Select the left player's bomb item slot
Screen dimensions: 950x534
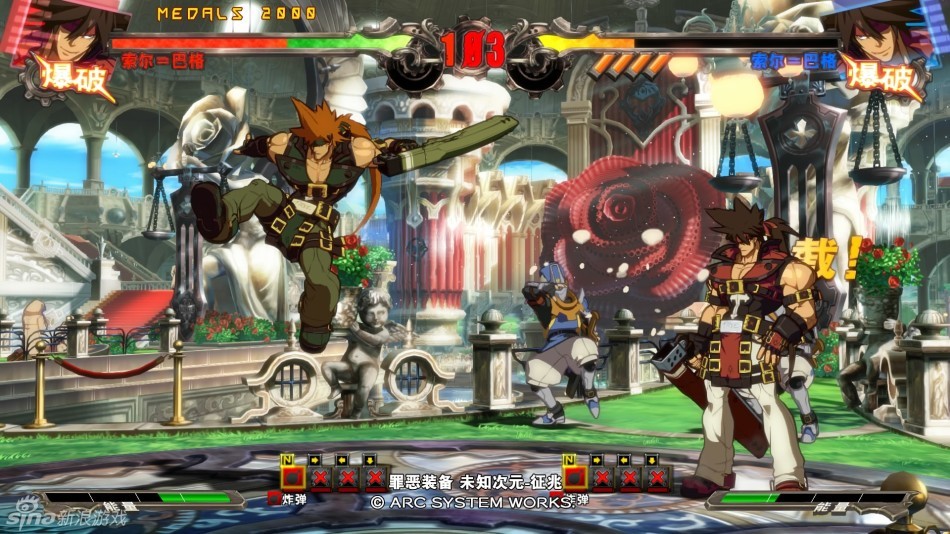point(293,477)
